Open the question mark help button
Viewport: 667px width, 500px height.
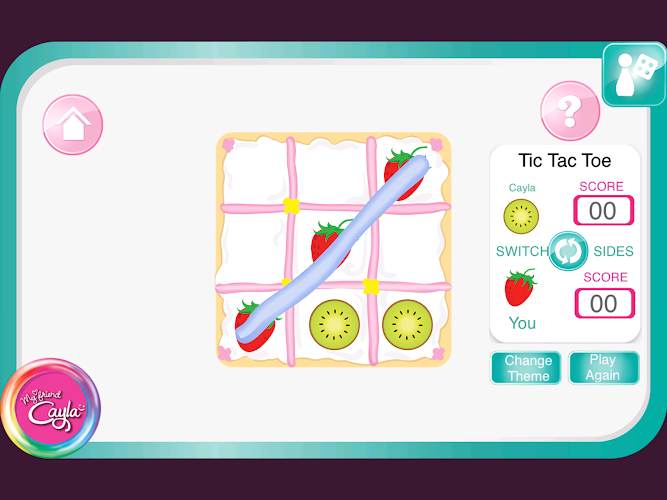tap(570, 110)
